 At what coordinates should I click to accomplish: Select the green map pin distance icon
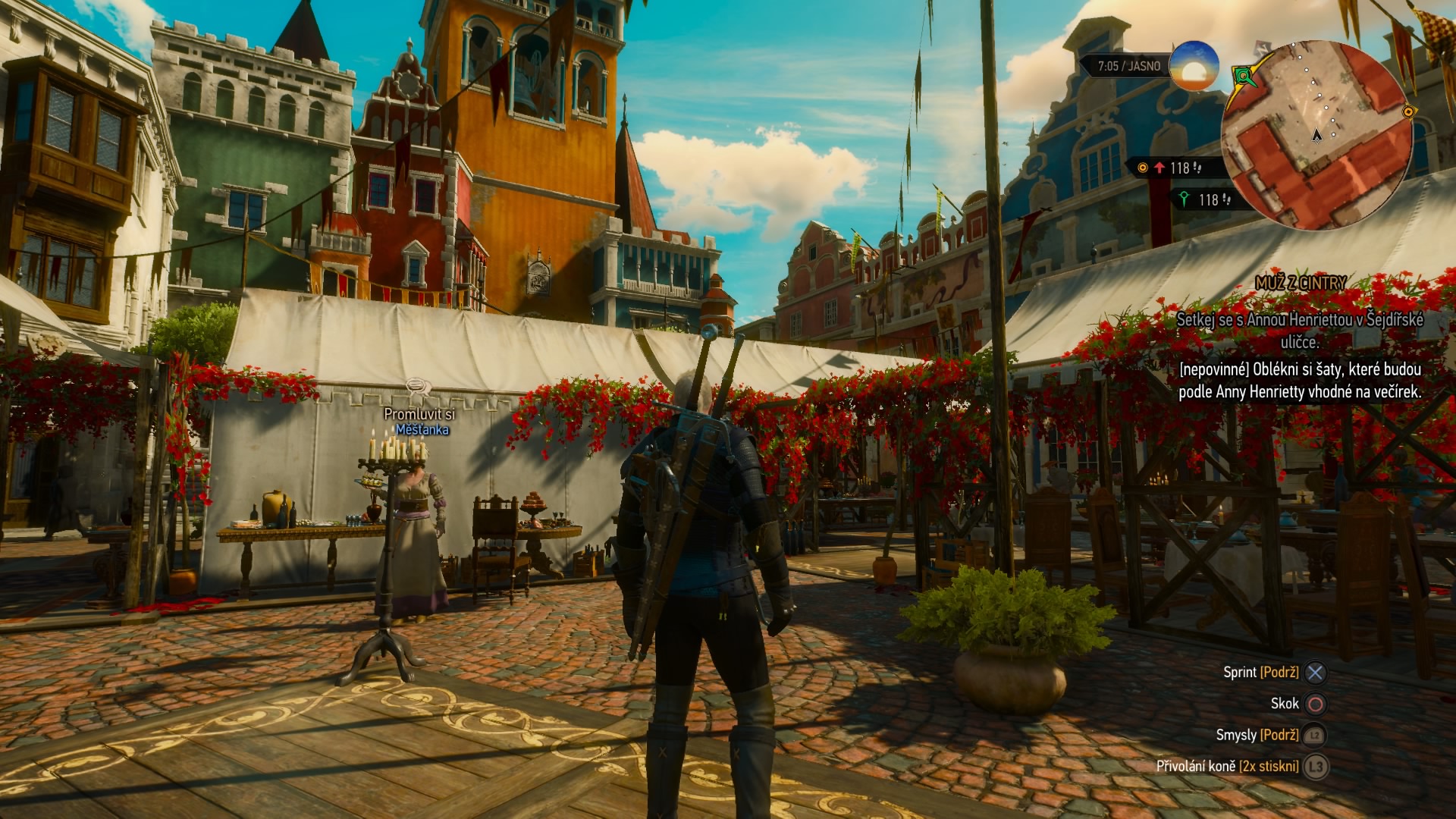click(1184, 199)
